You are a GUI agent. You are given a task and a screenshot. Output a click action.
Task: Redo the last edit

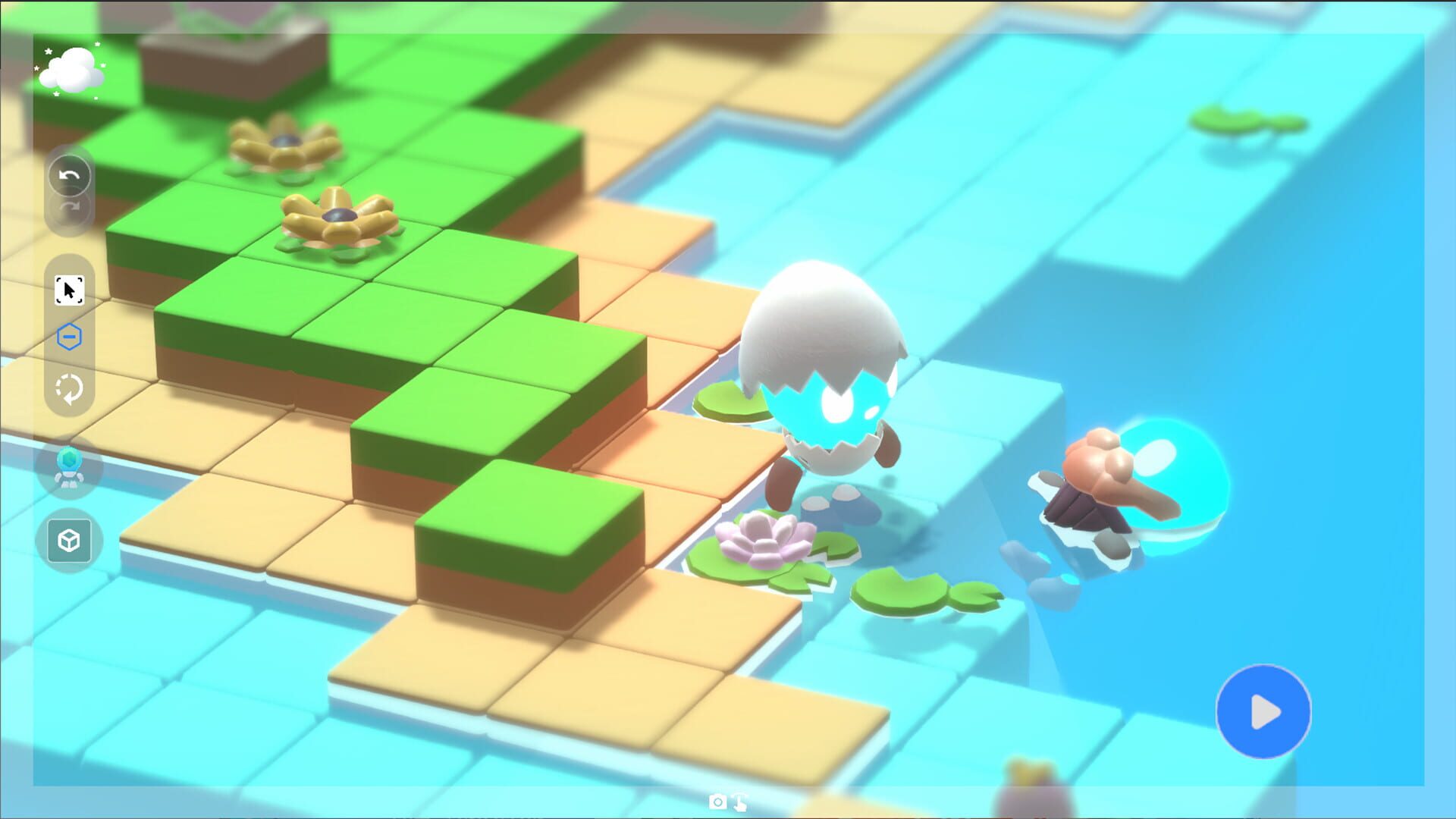click(x=68, y=206)
